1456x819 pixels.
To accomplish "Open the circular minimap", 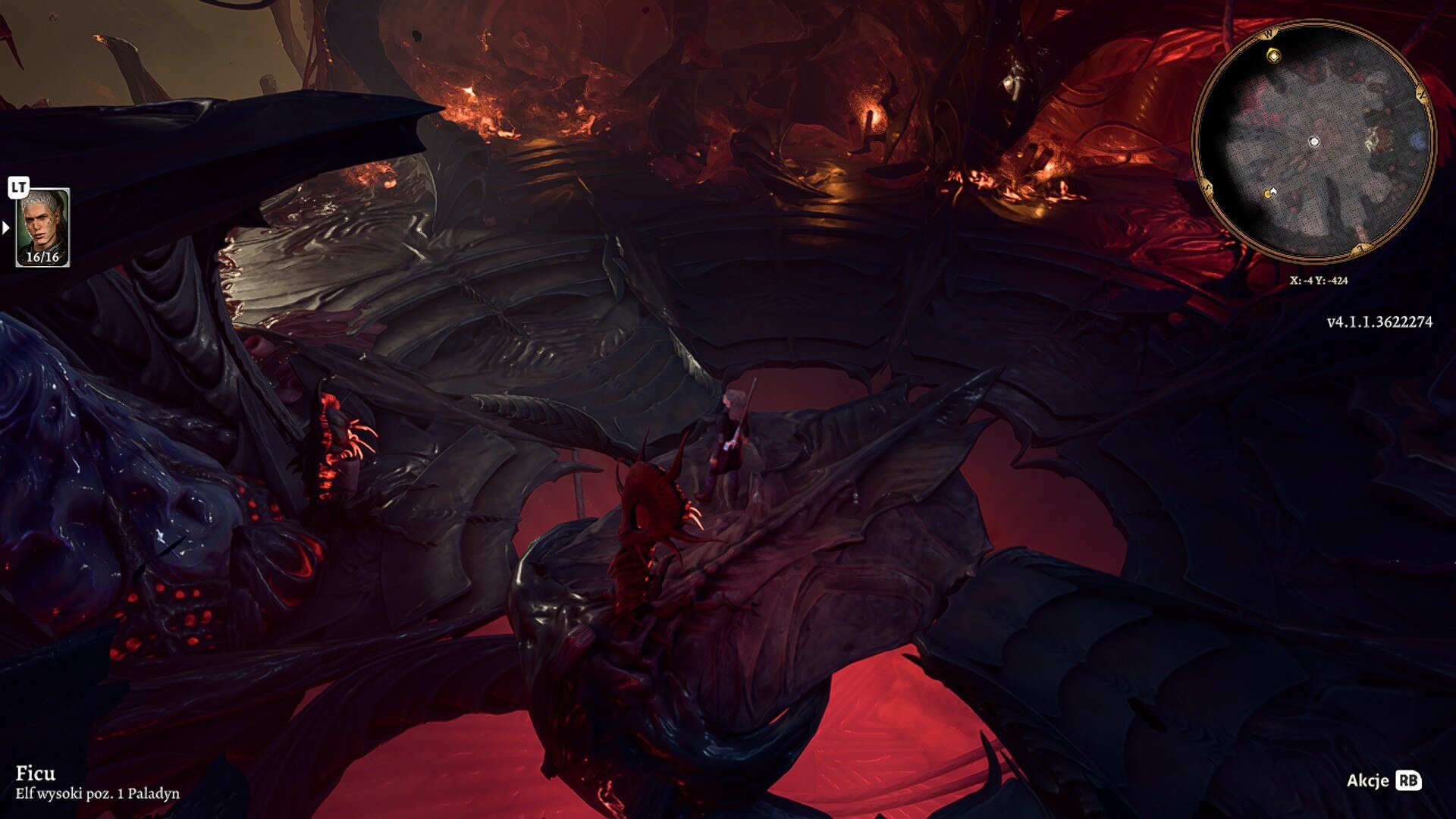I will pyautogui.click(x=1314, y=143).
